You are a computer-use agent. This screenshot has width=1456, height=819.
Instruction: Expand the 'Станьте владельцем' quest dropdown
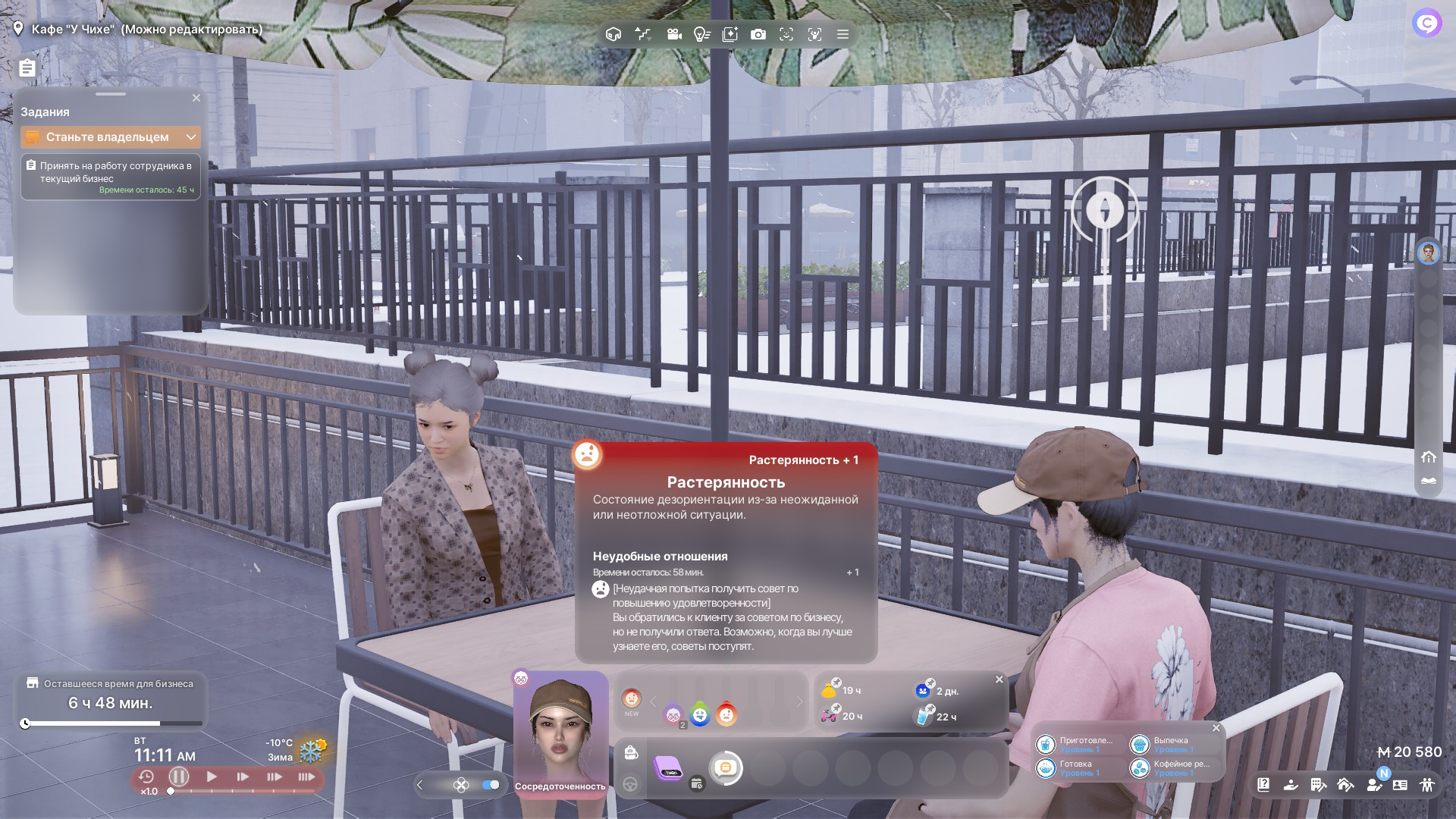[x=191, y=137]
